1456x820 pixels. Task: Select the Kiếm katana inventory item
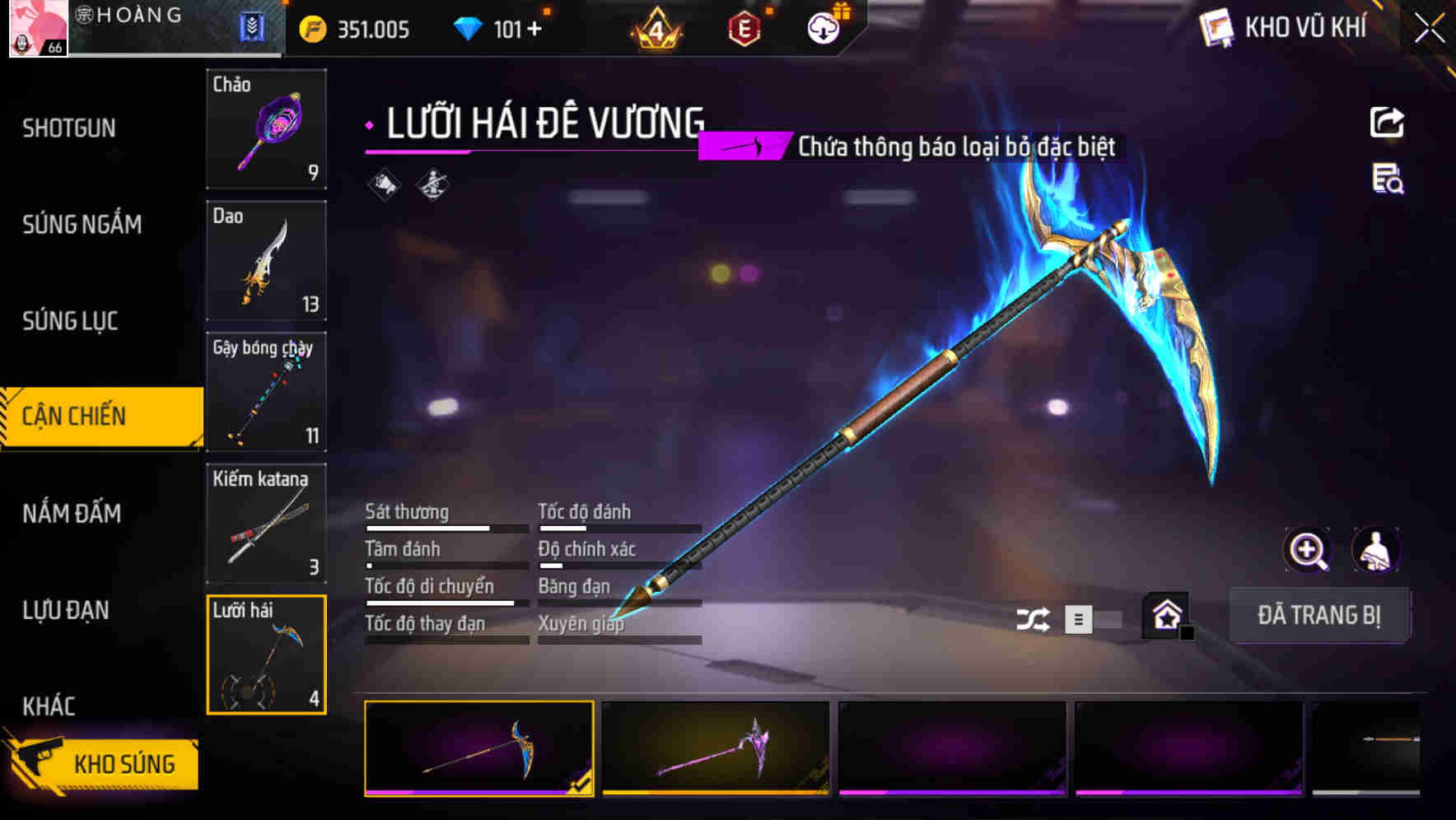(265, 522)
